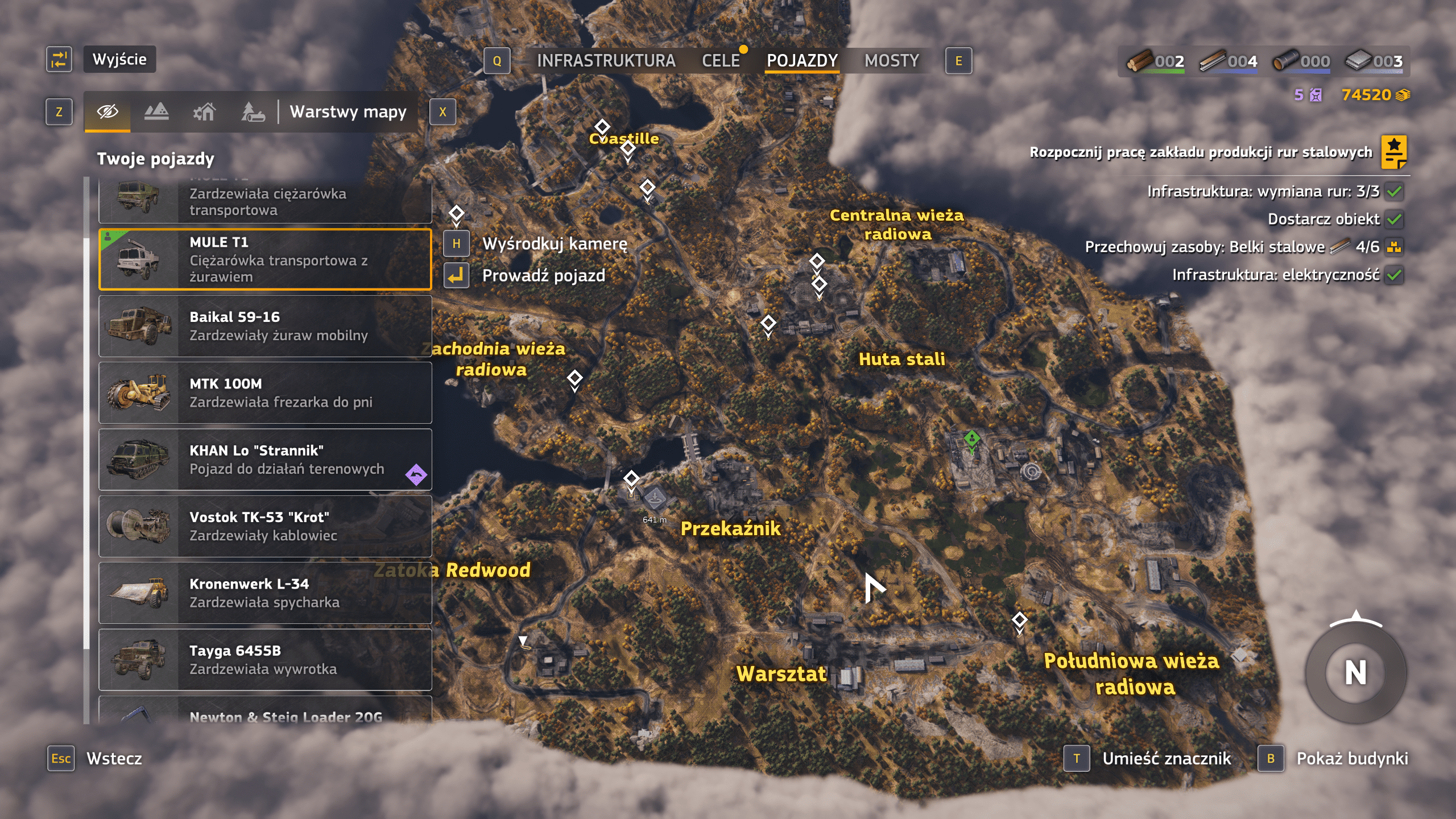Show the terrain mountains map layer
This screenshot has height=819, width=1456.
tap(156, 111)
